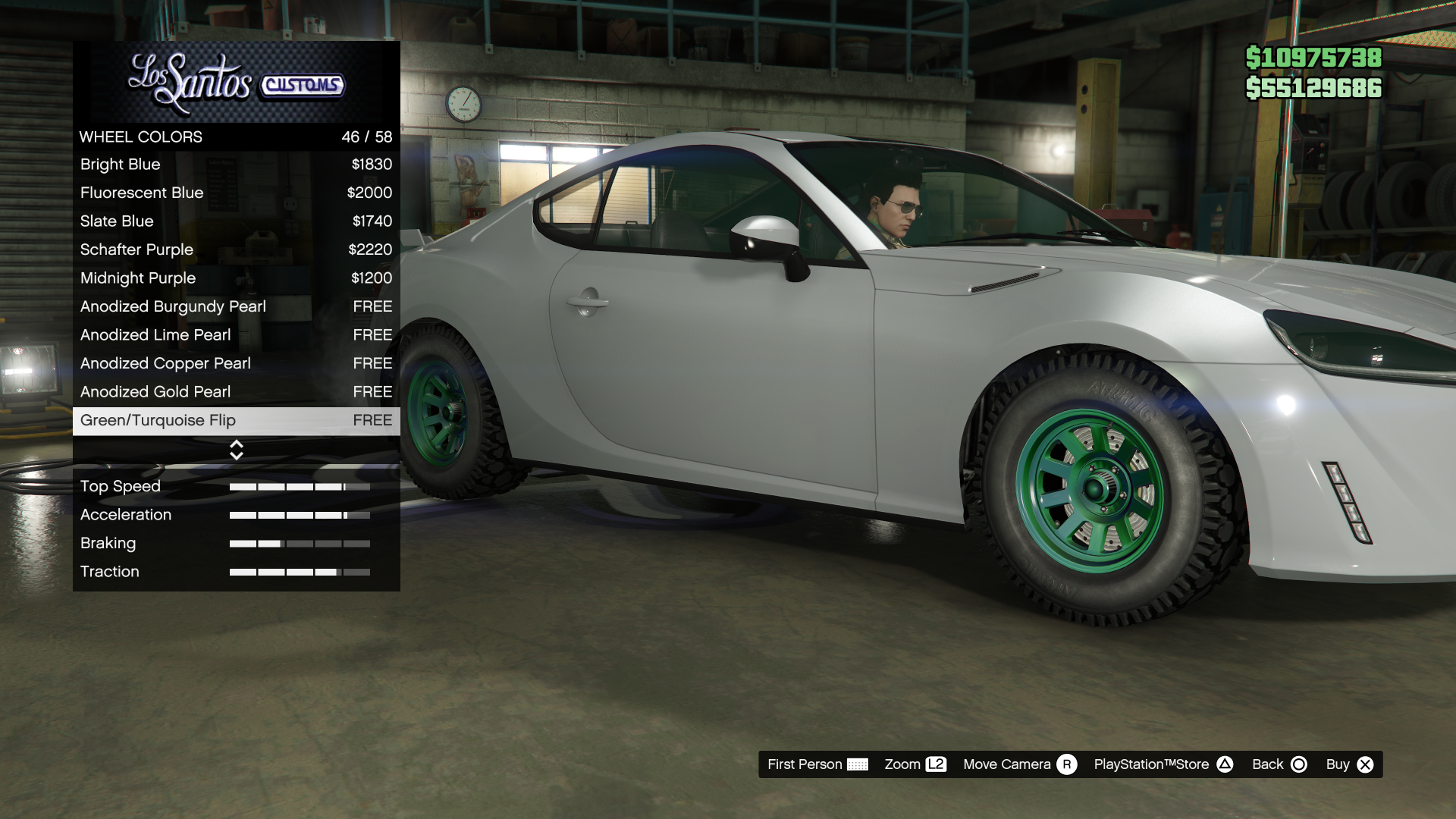Select Schafter Purple wheel color

236,249
